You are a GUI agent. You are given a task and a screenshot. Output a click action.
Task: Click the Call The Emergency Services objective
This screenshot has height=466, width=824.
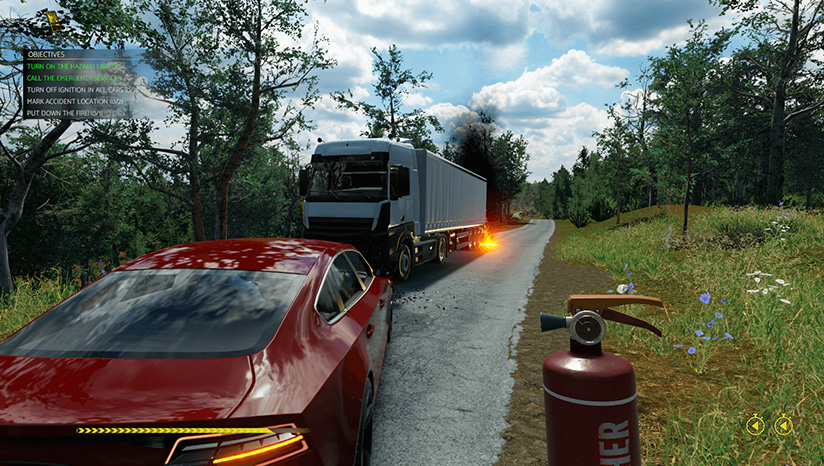[75, 77]
